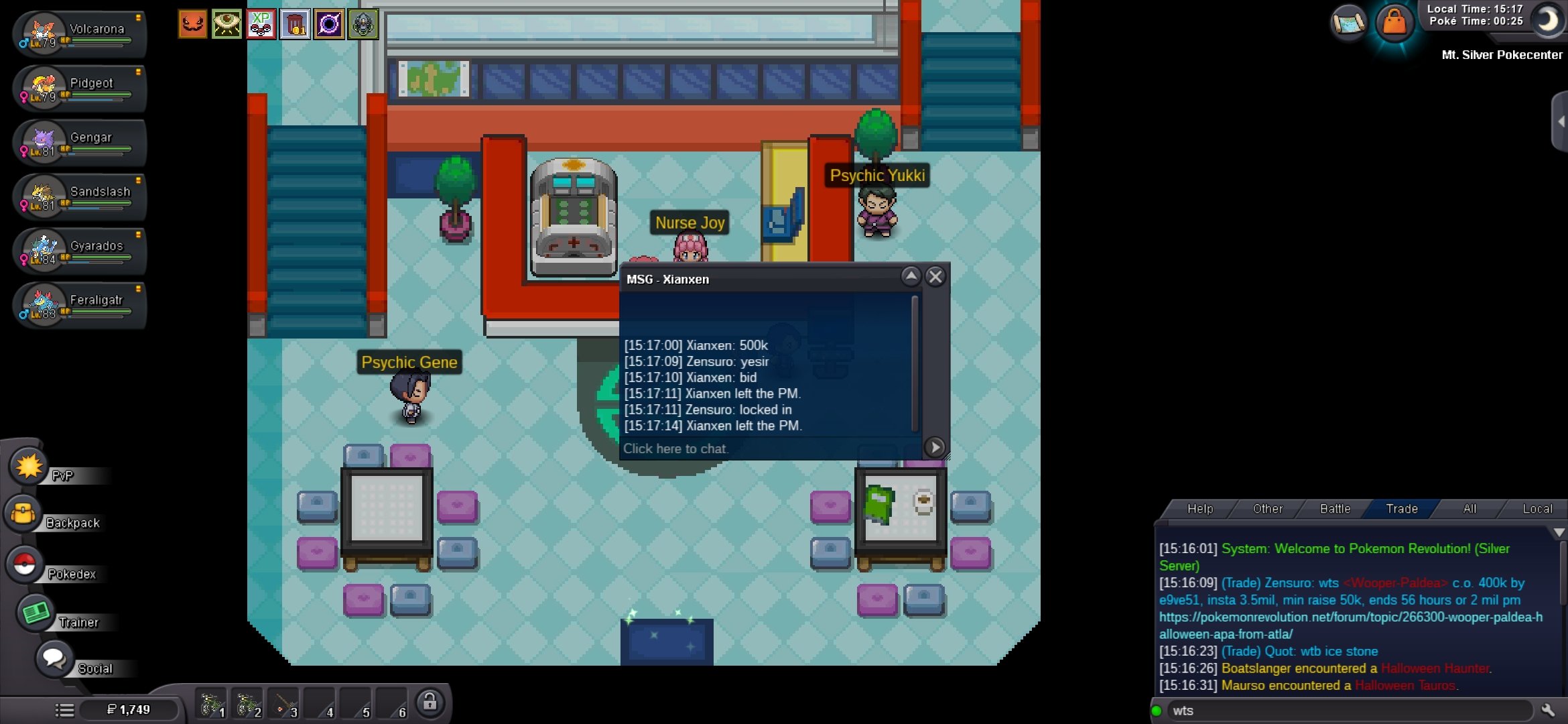Close the Xianxen message window
The image size is (1568, 724).
coord(935,277)
